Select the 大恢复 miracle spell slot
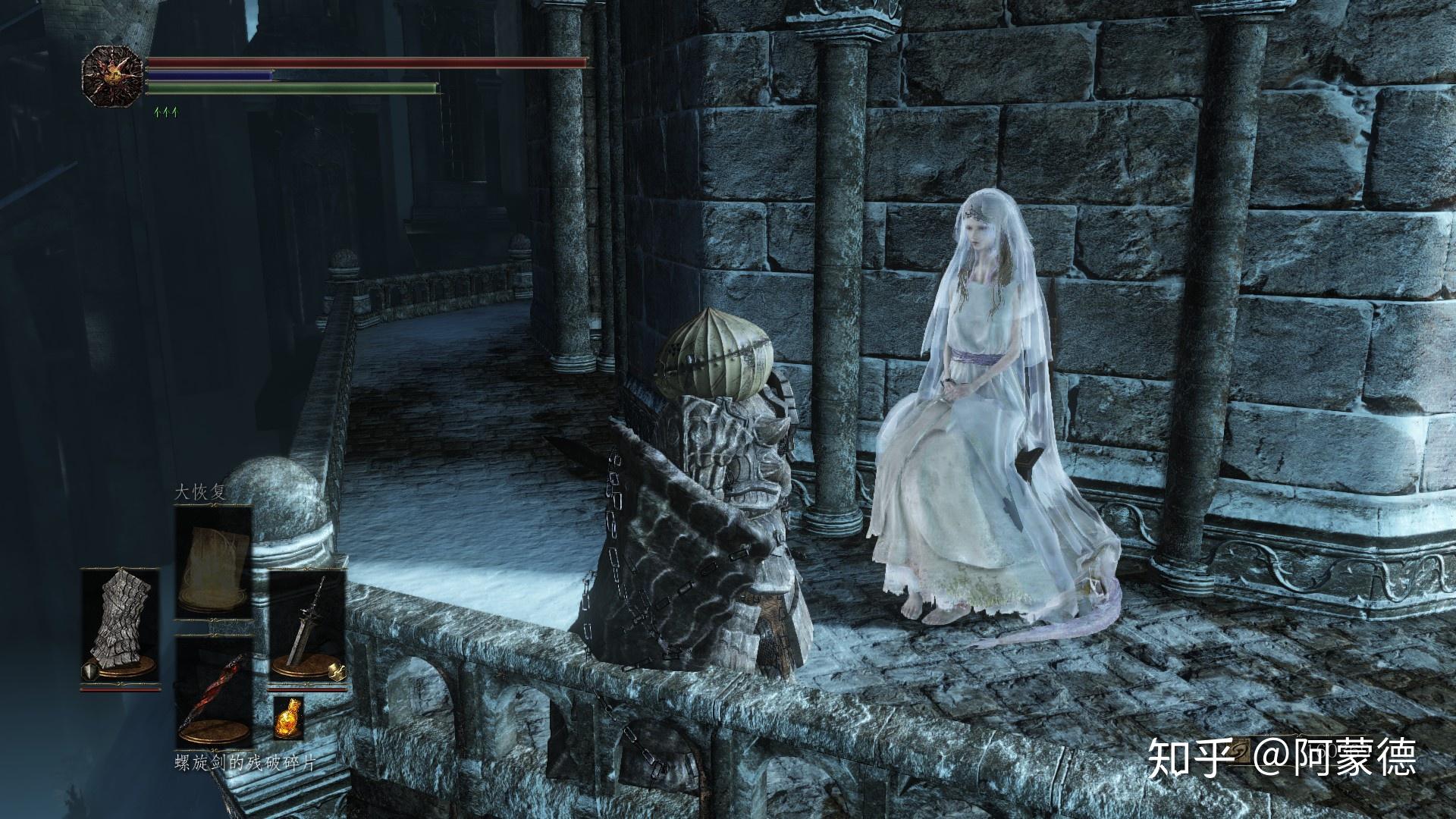 [x=214, y=563]
